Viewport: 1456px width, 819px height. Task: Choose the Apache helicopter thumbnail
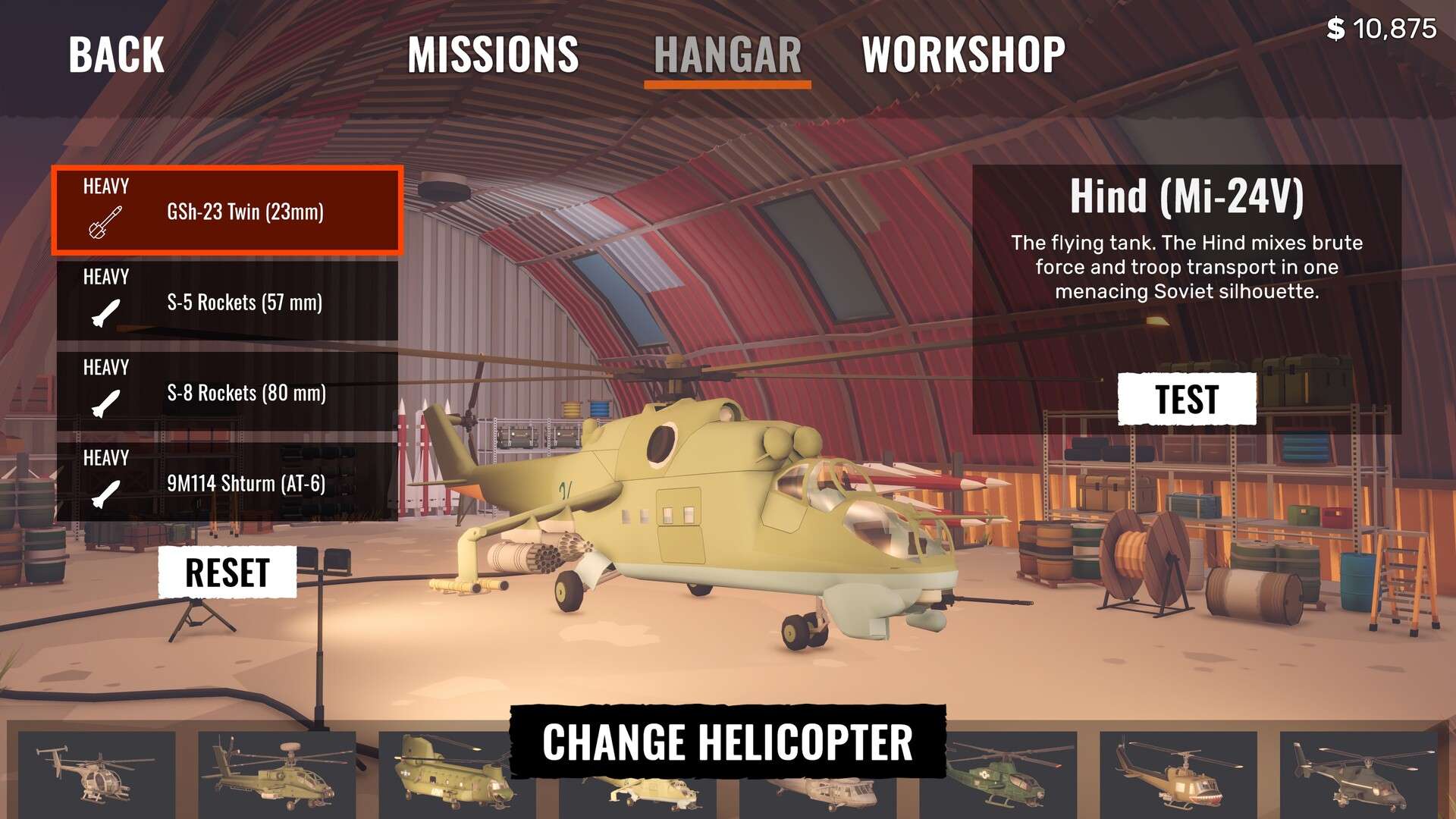pyautogui.click(x=277, y=773)
